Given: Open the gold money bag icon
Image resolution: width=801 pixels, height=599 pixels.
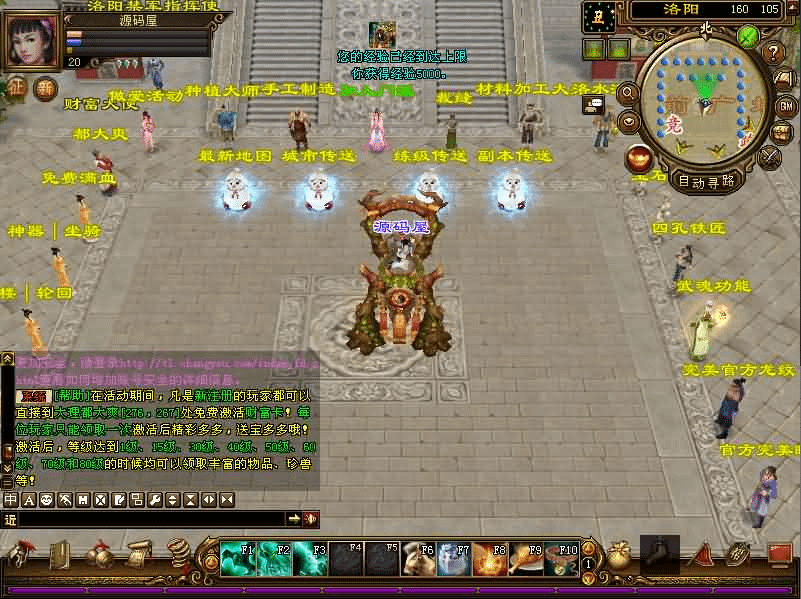Looking at the screenshot, I should 619,556.
